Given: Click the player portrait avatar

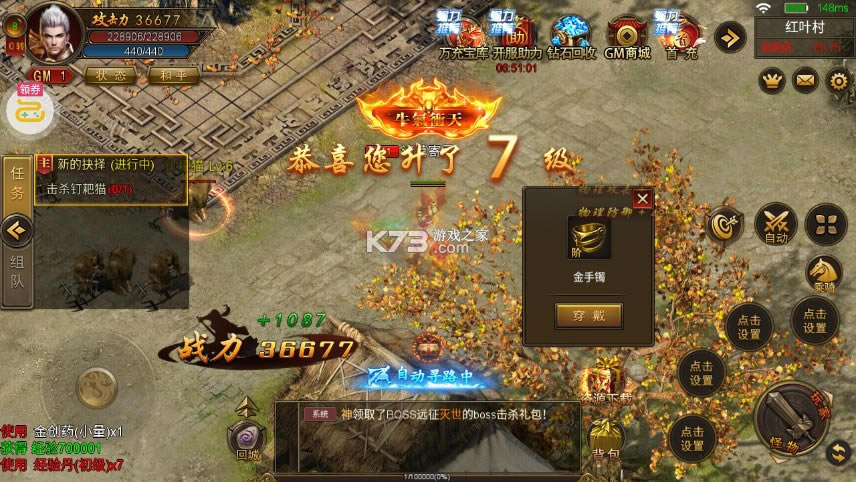Looking at the screenshot, I should click(54, 30).
